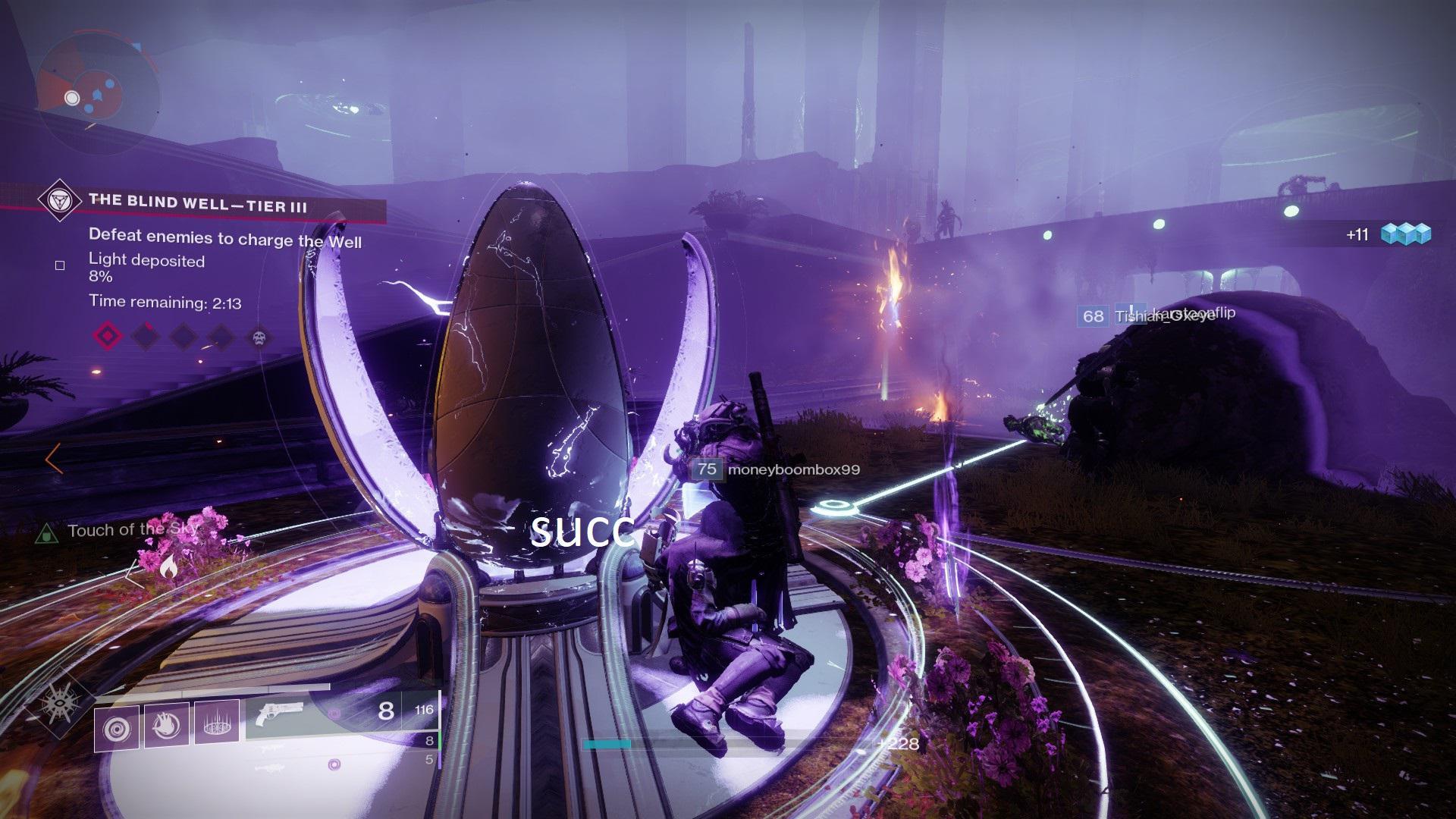The image size is (1456, 819).
Task: Use the vortex grenade ability icon
Action: coord(116,729)
